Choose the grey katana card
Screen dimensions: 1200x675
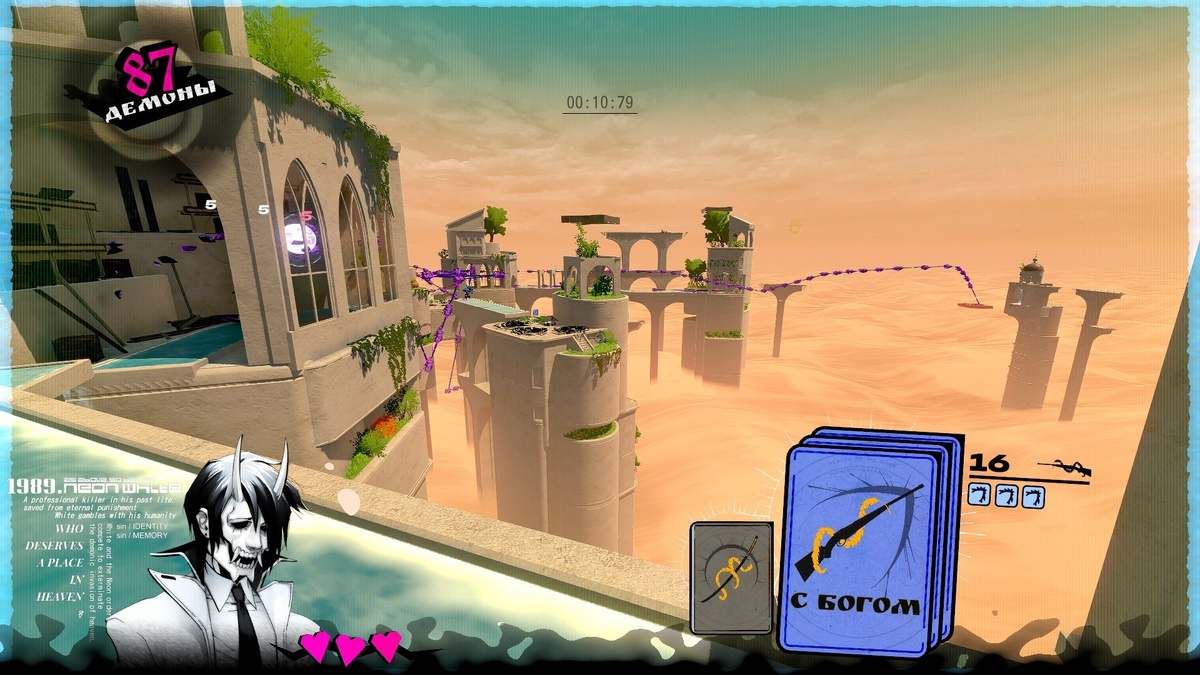tap(731, 577)
